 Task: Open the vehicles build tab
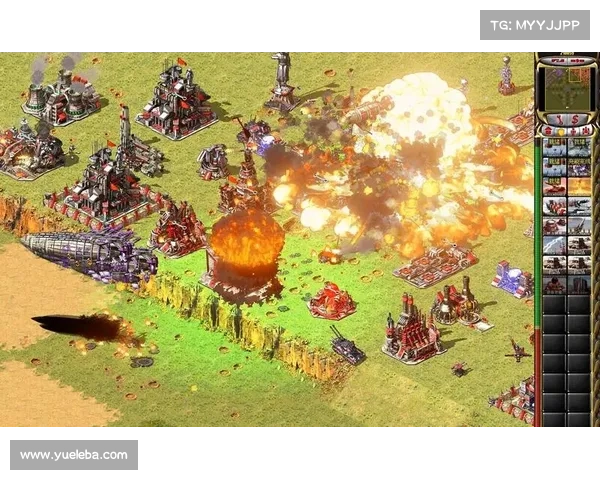(x=586, y=131)
